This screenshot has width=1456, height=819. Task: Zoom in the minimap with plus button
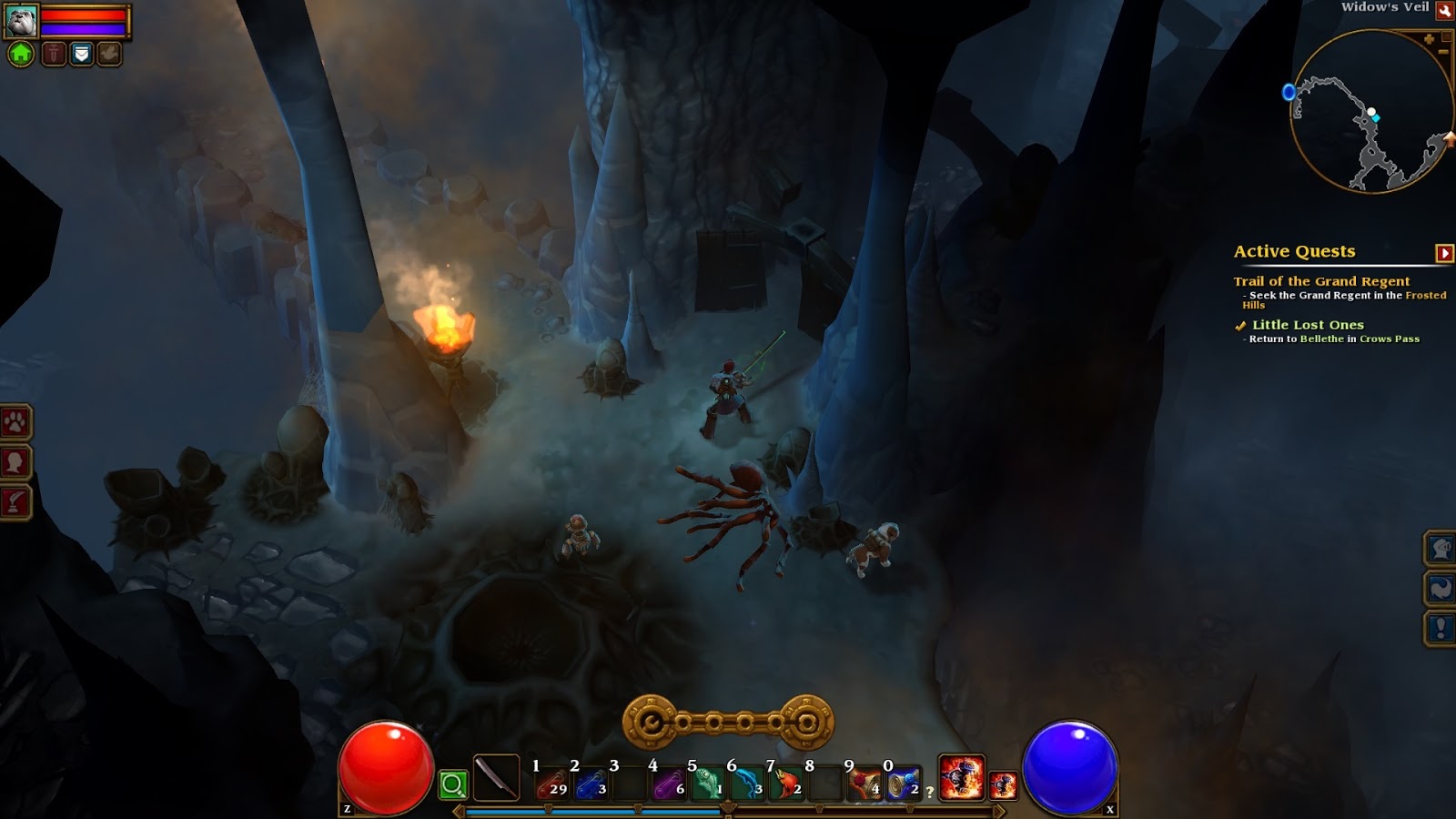point(1429,40)
